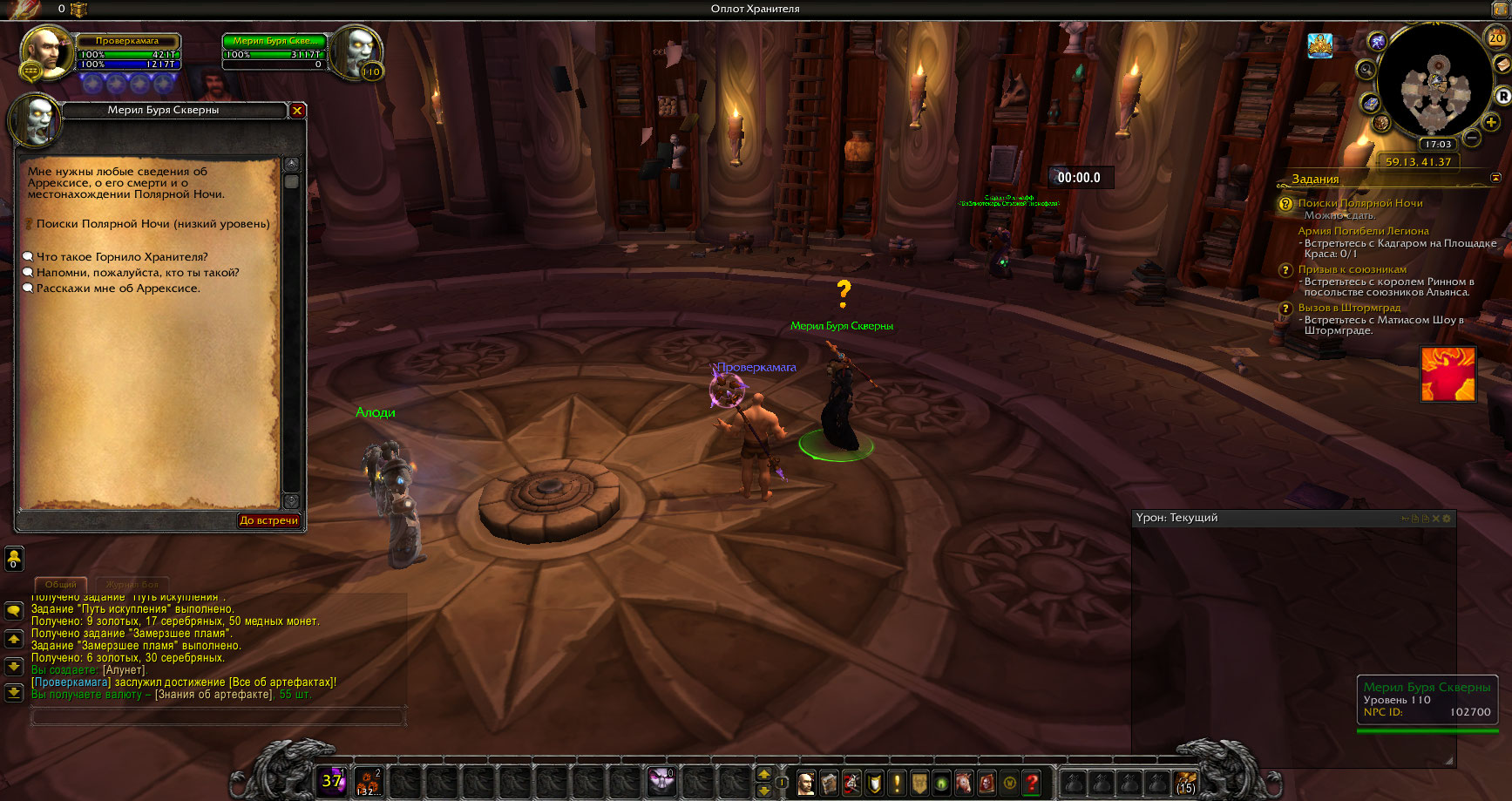
Task: Click the fiery phoenix icon under quest tracker
Action: [x=1448, y=374]
